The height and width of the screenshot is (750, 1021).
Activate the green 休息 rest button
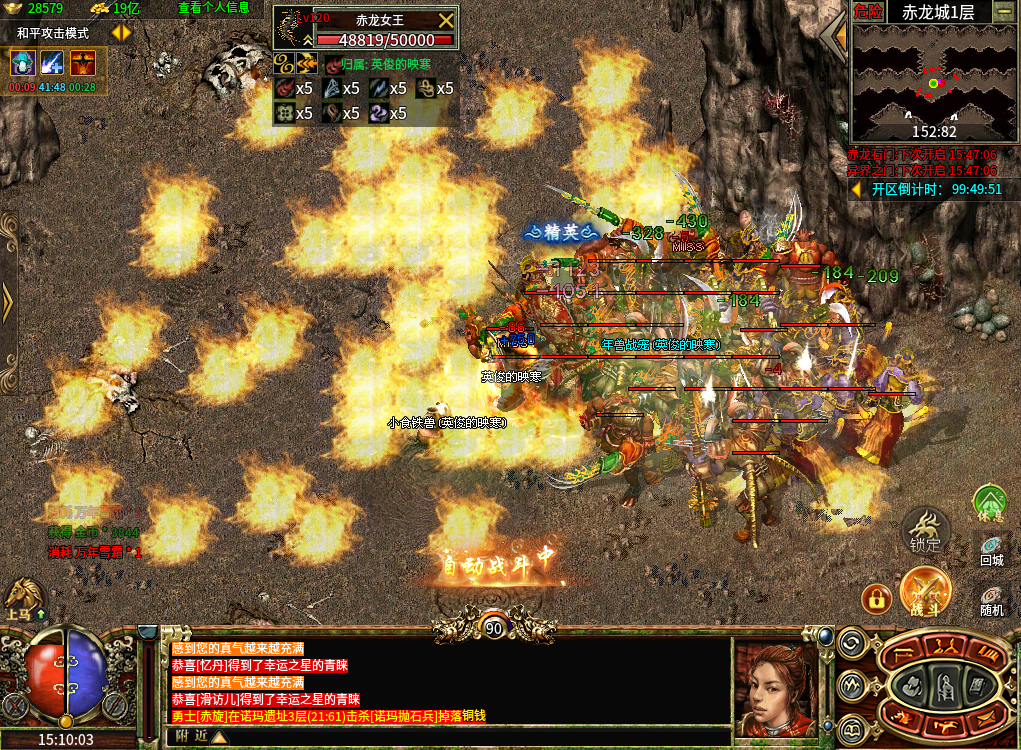[990, 501]
